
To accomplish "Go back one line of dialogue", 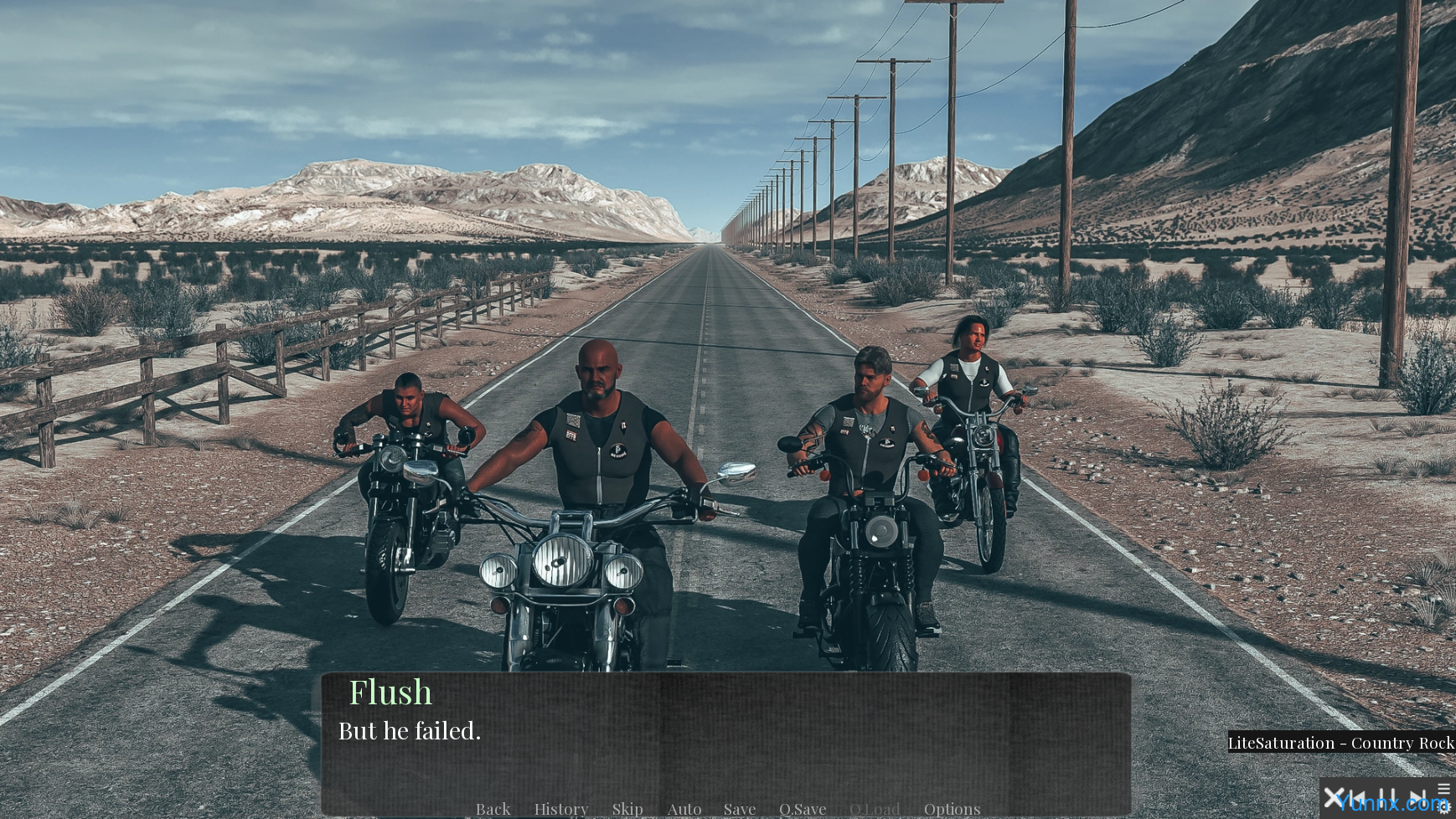I will (493, 808).
